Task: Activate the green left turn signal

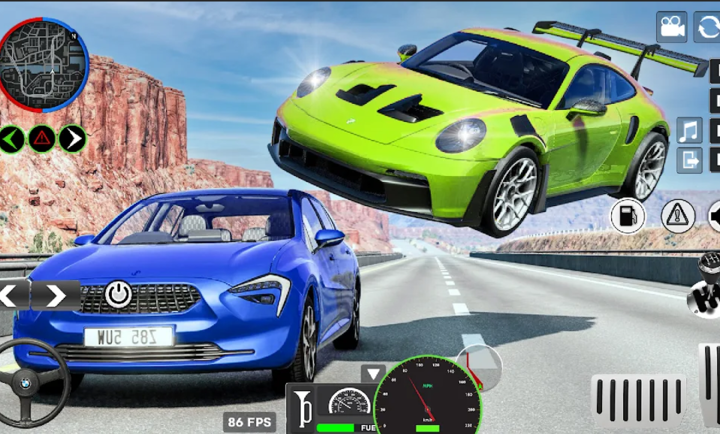Action: click(x=11, y=138)
